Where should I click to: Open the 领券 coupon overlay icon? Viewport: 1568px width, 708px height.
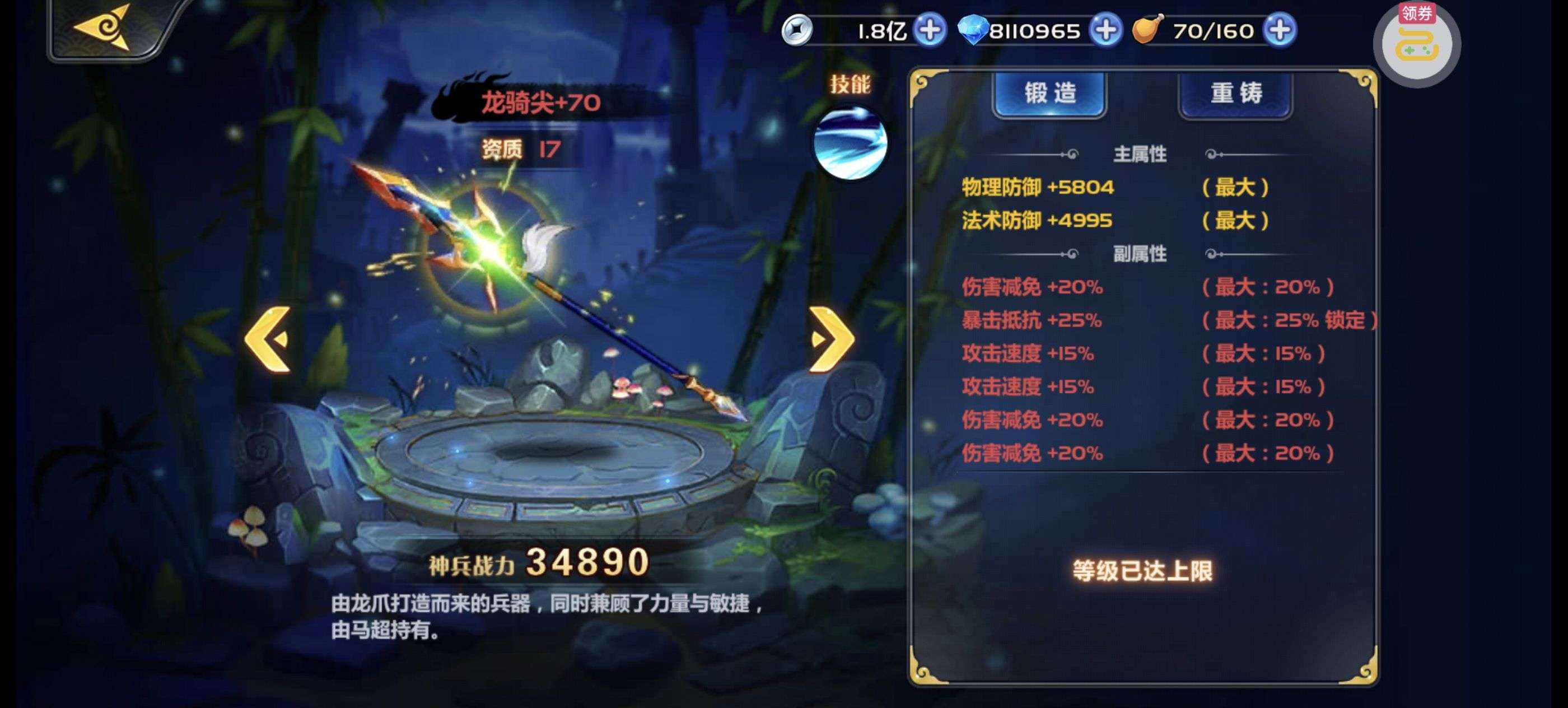click(1417, 44)
